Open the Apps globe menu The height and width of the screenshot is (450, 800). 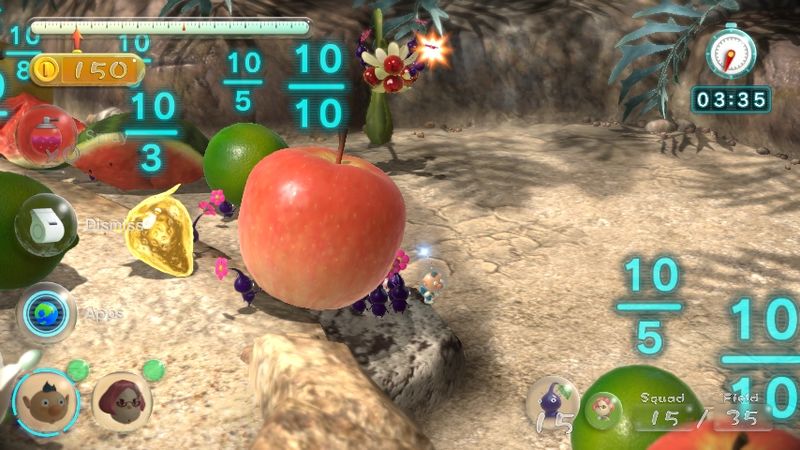point(46,312)
